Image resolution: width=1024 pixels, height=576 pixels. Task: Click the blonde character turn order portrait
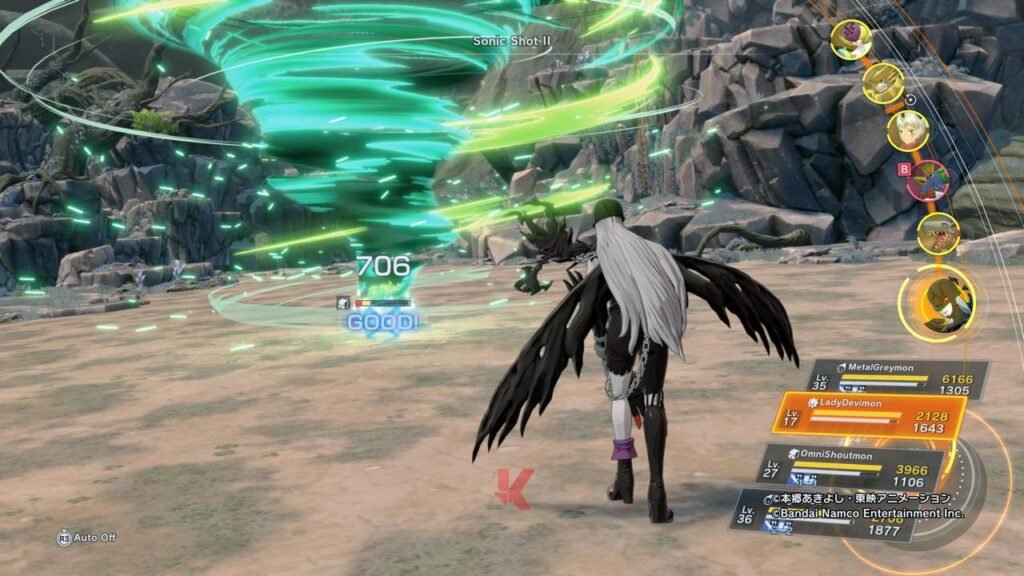pos(908,130)
